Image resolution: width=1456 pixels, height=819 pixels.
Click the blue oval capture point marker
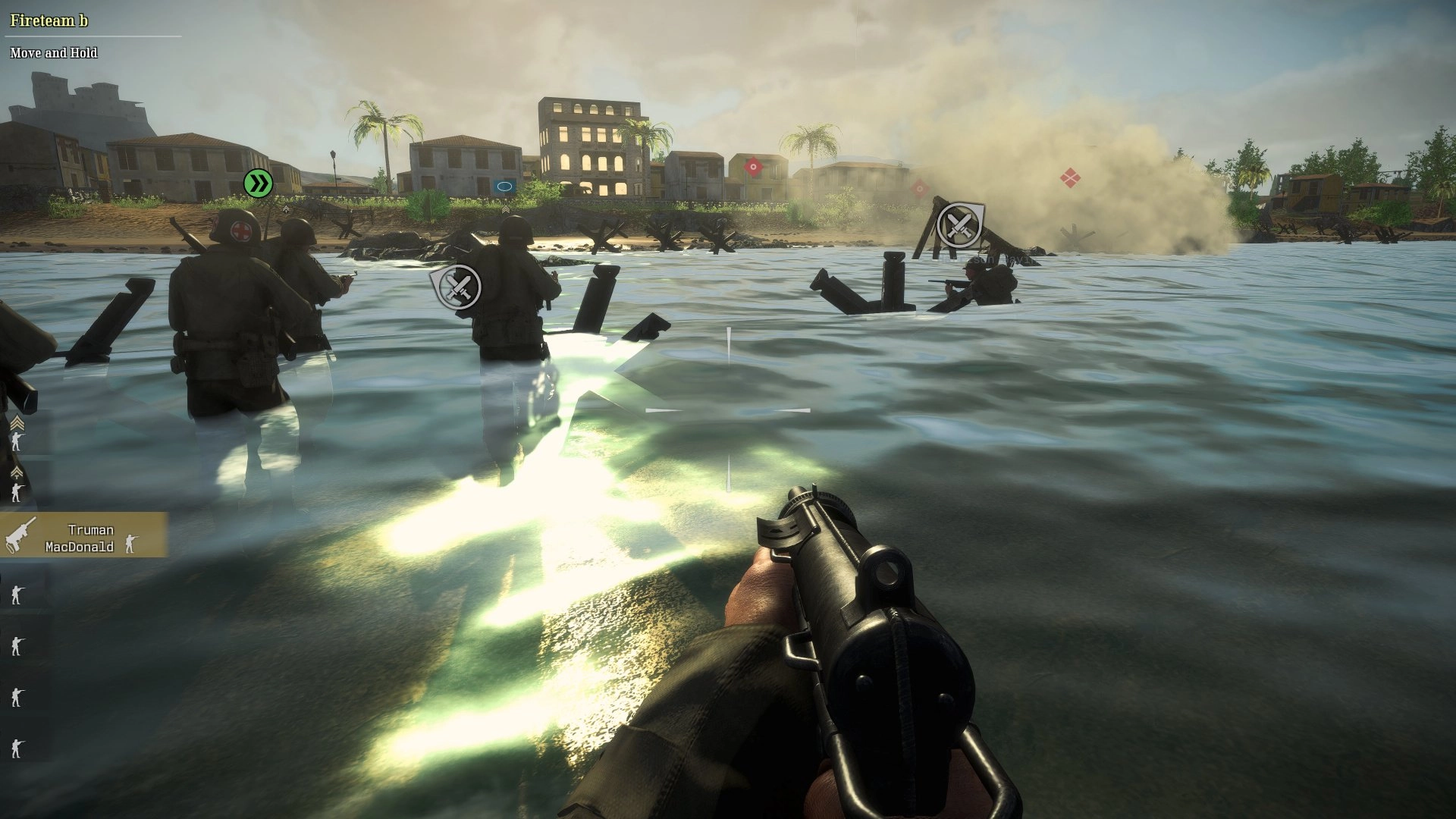click(506, 185)
